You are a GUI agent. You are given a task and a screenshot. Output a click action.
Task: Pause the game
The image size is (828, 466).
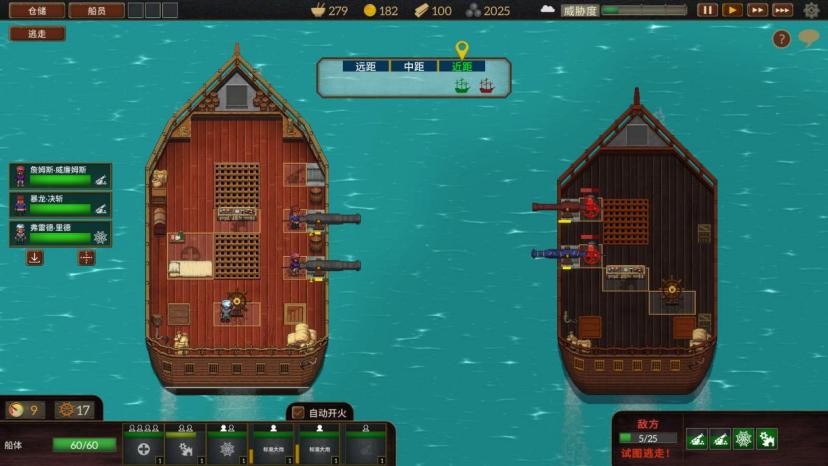click(x=708, y=10)
